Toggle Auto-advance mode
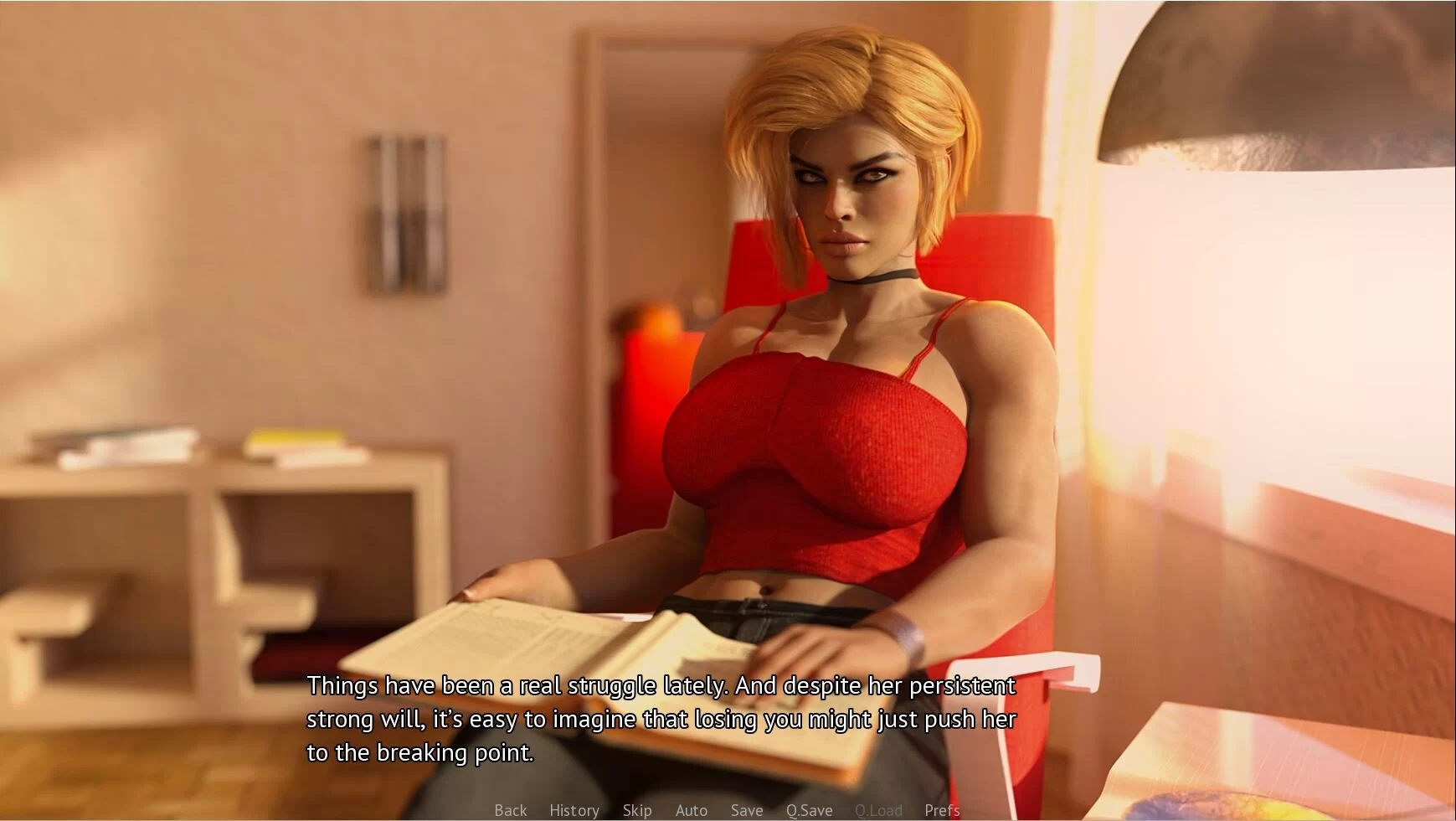 pyautogui.click(x=691, y=810)
